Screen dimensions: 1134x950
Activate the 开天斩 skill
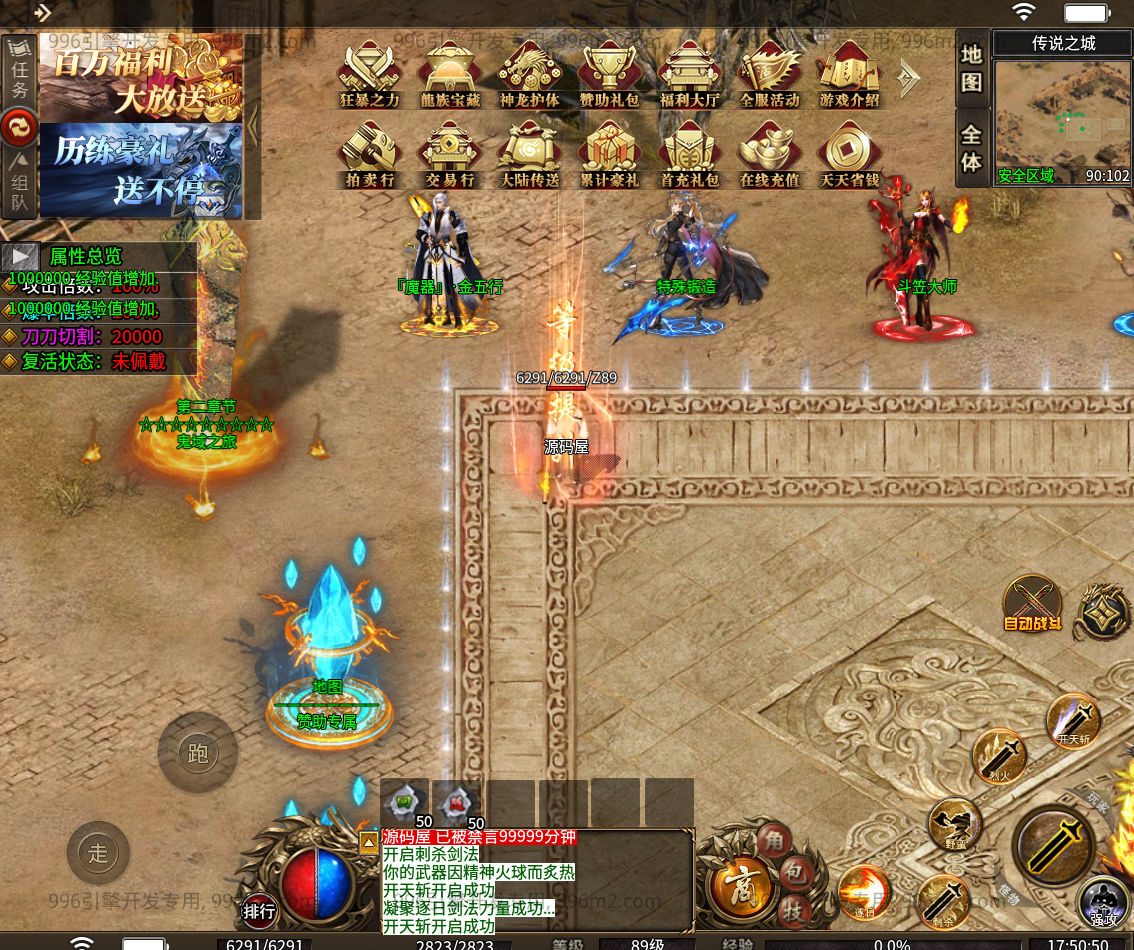(1073, 720)
